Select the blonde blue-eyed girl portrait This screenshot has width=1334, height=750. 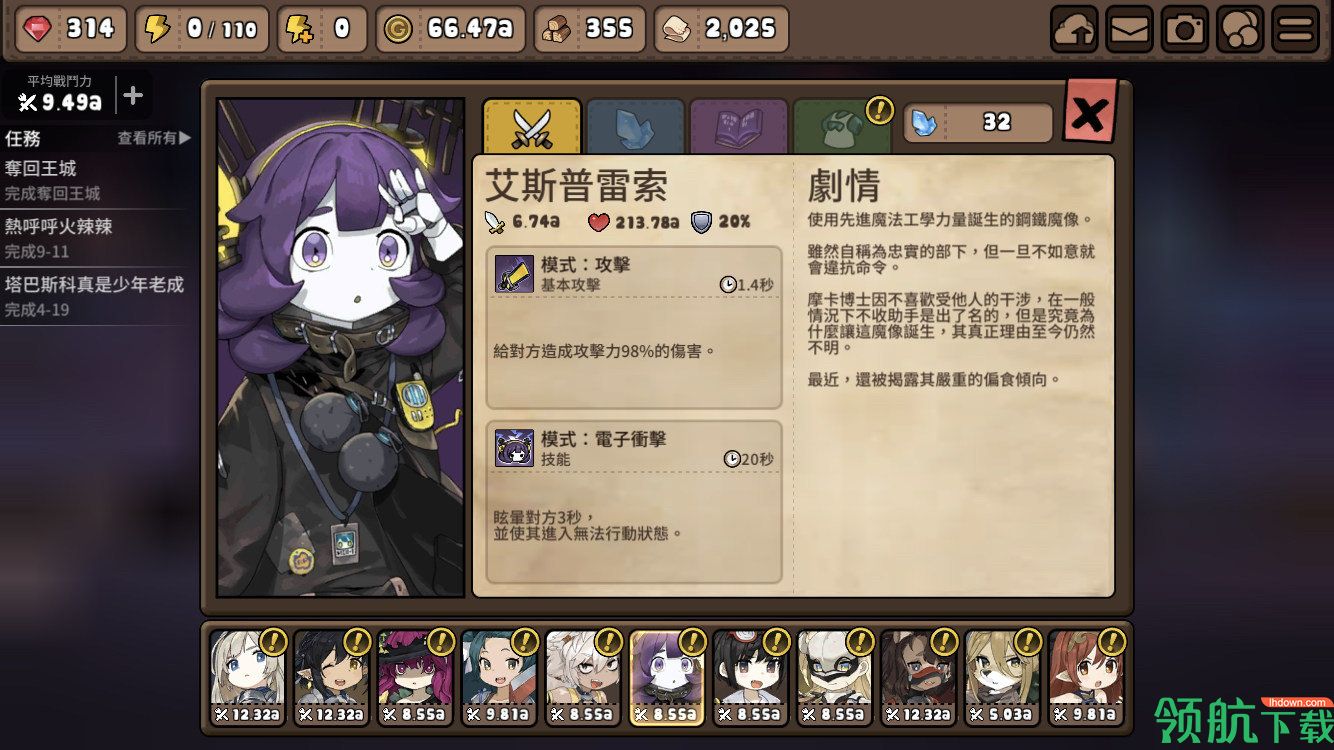click(x=247, y=677)
